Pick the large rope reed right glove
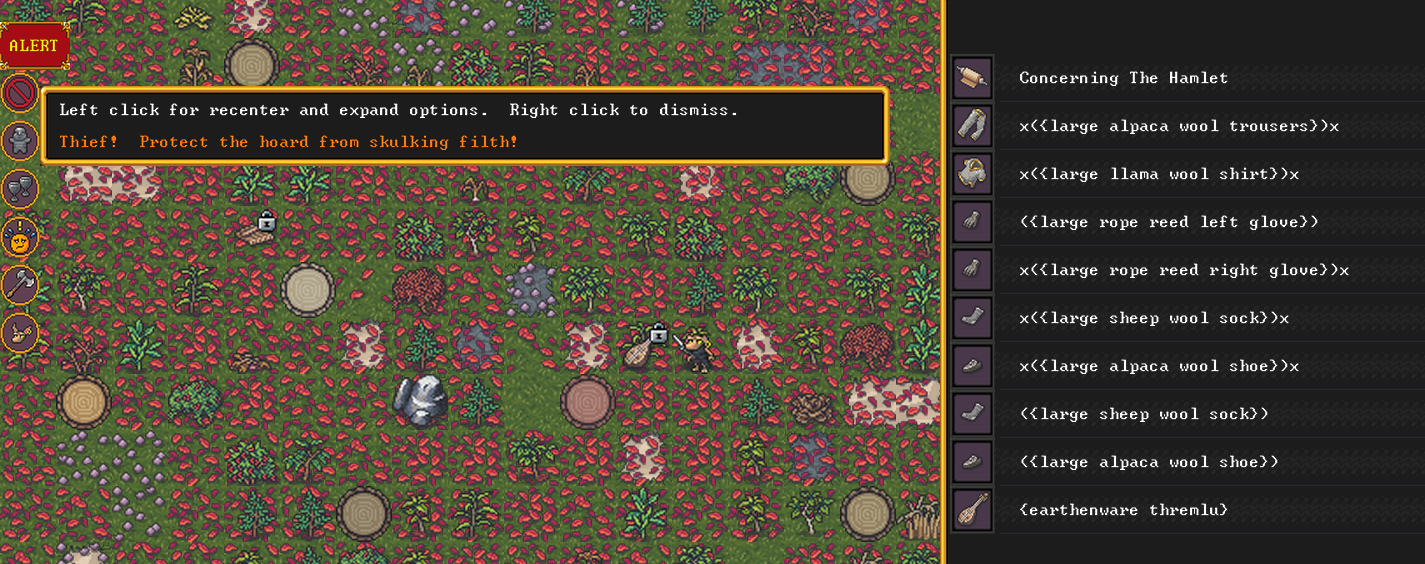Image resolution: width=1425 pixels, height=564 pixels. coord(1183,270)
